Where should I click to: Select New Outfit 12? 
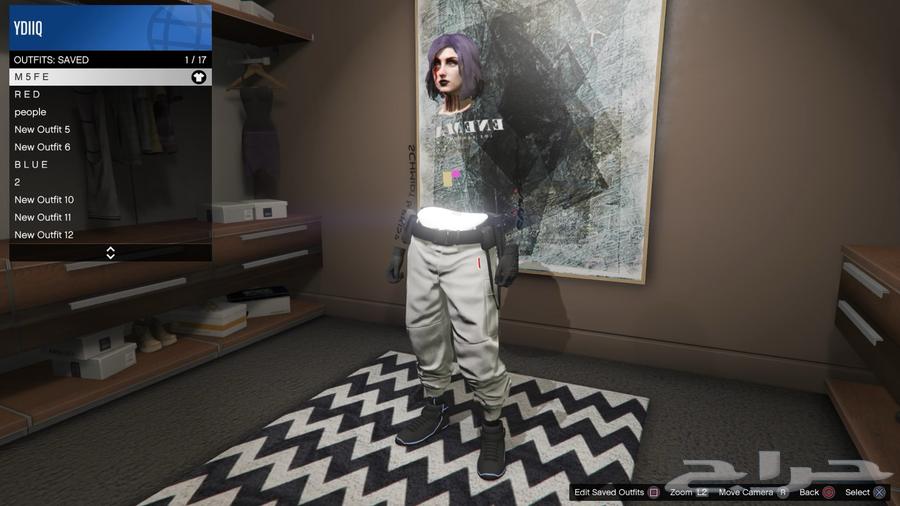click(x=110, y=234)
